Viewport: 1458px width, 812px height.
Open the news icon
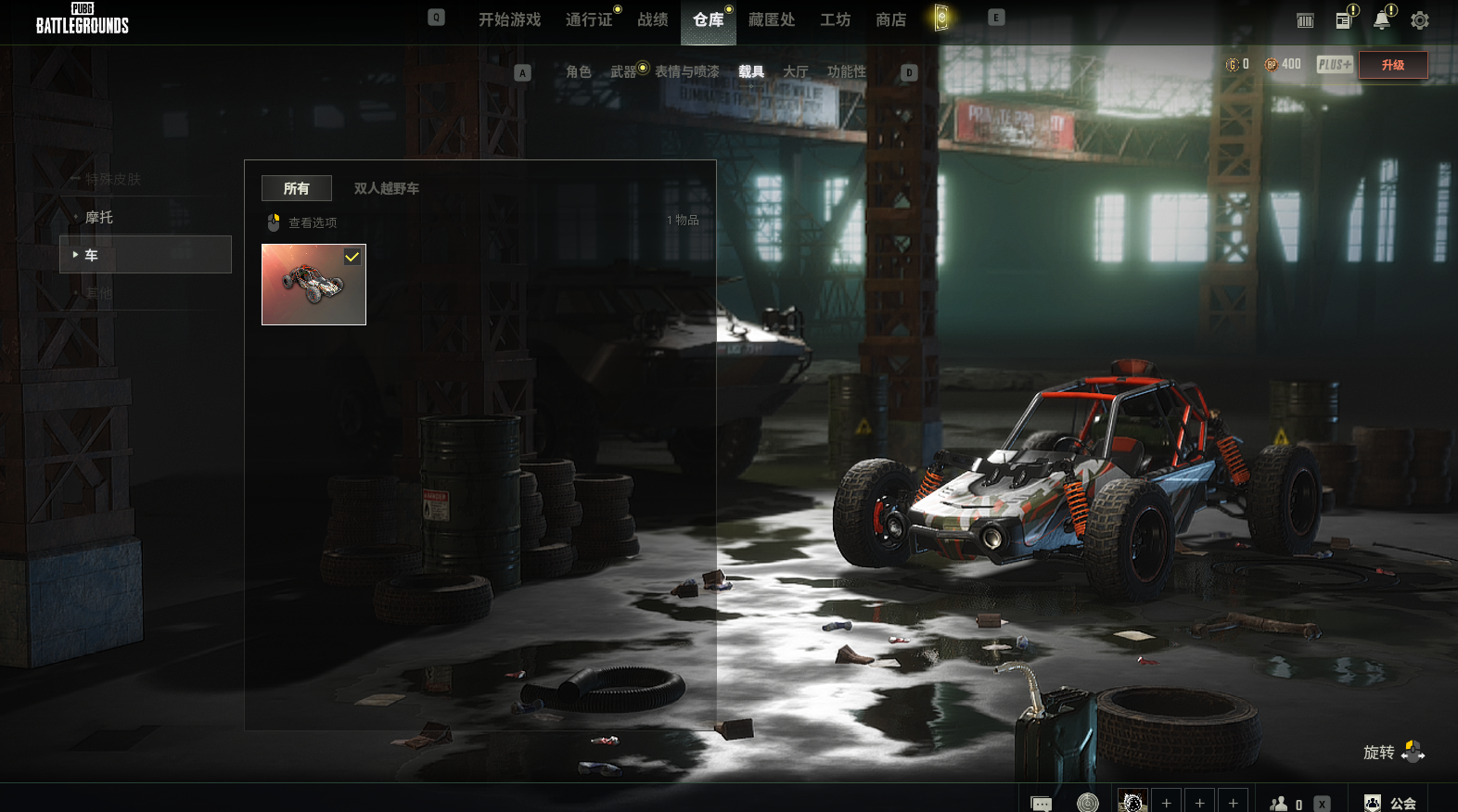[x=1343, y=20]
